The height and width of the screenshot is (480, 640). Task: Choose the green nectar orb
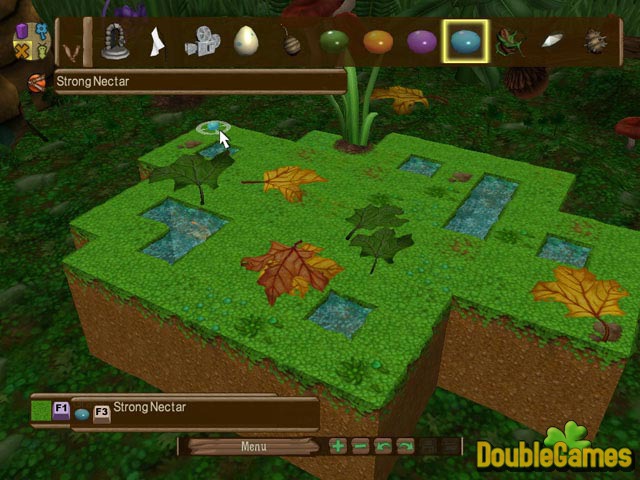[x=334, y=42]
